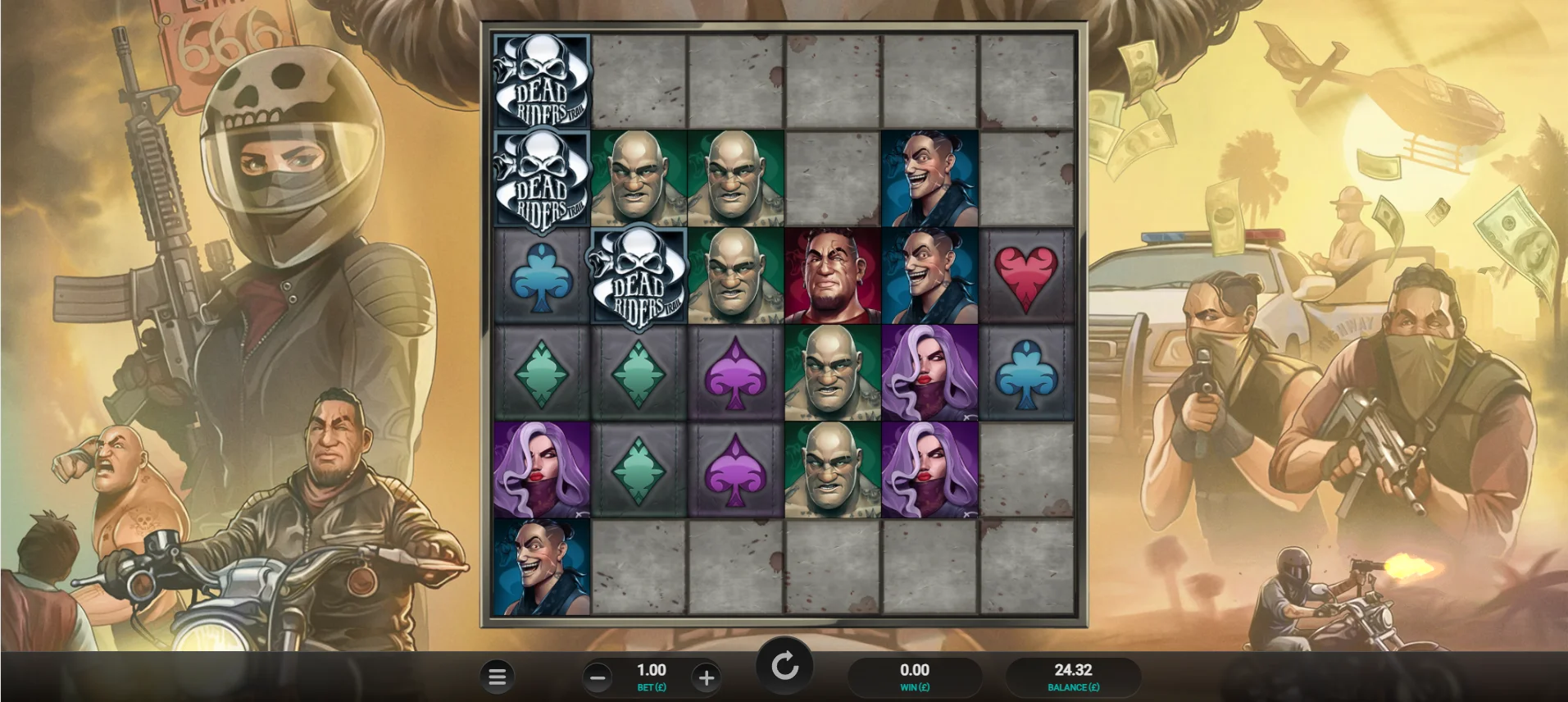Click the bald brute symbol atop reel two

tap(638, 179)
